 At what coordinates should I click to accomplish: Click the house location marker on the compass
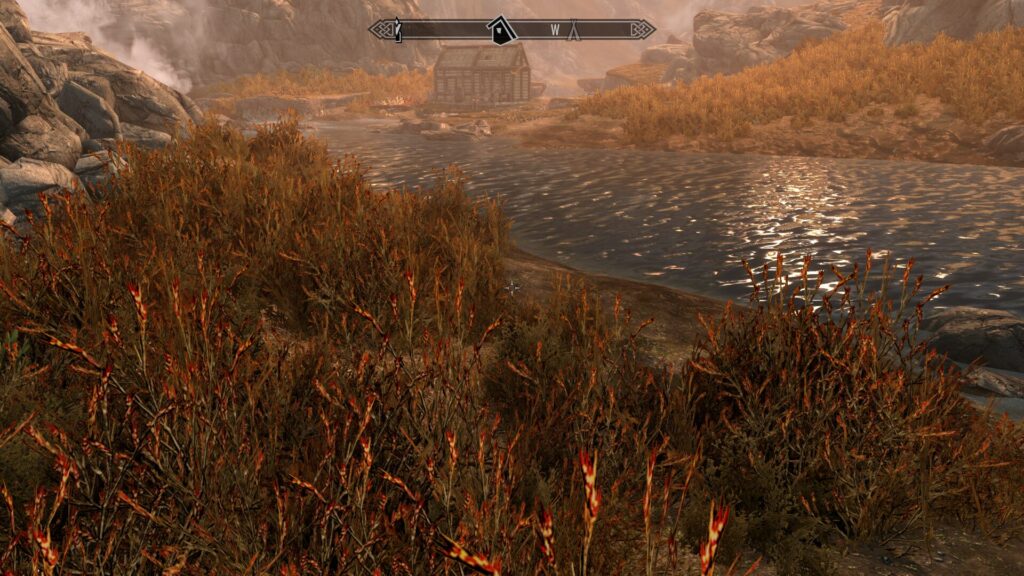coord(500,31)
